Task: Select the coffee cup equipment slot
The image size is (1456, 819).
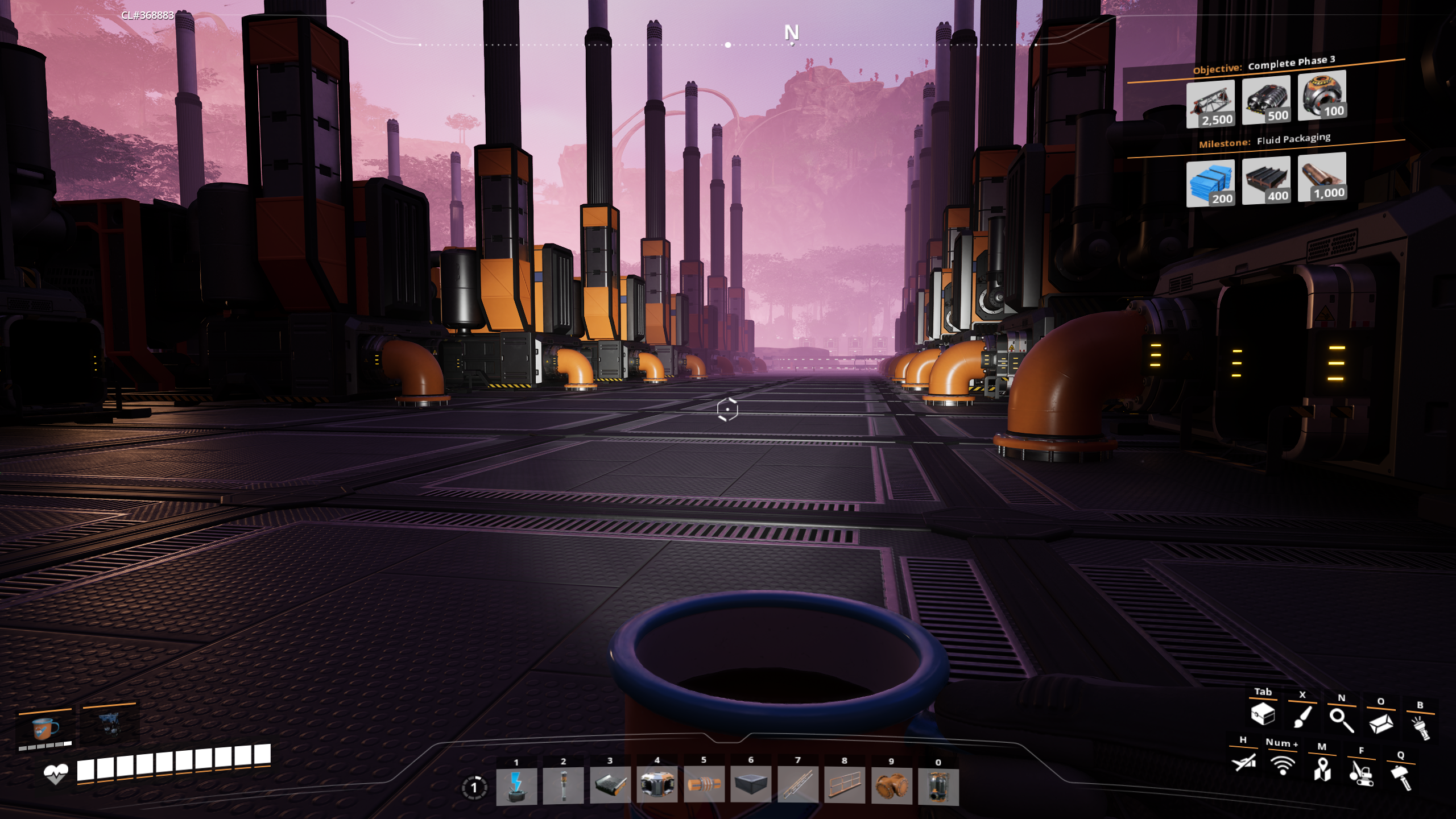Action: pyautogui.click(x=45, y=727)
